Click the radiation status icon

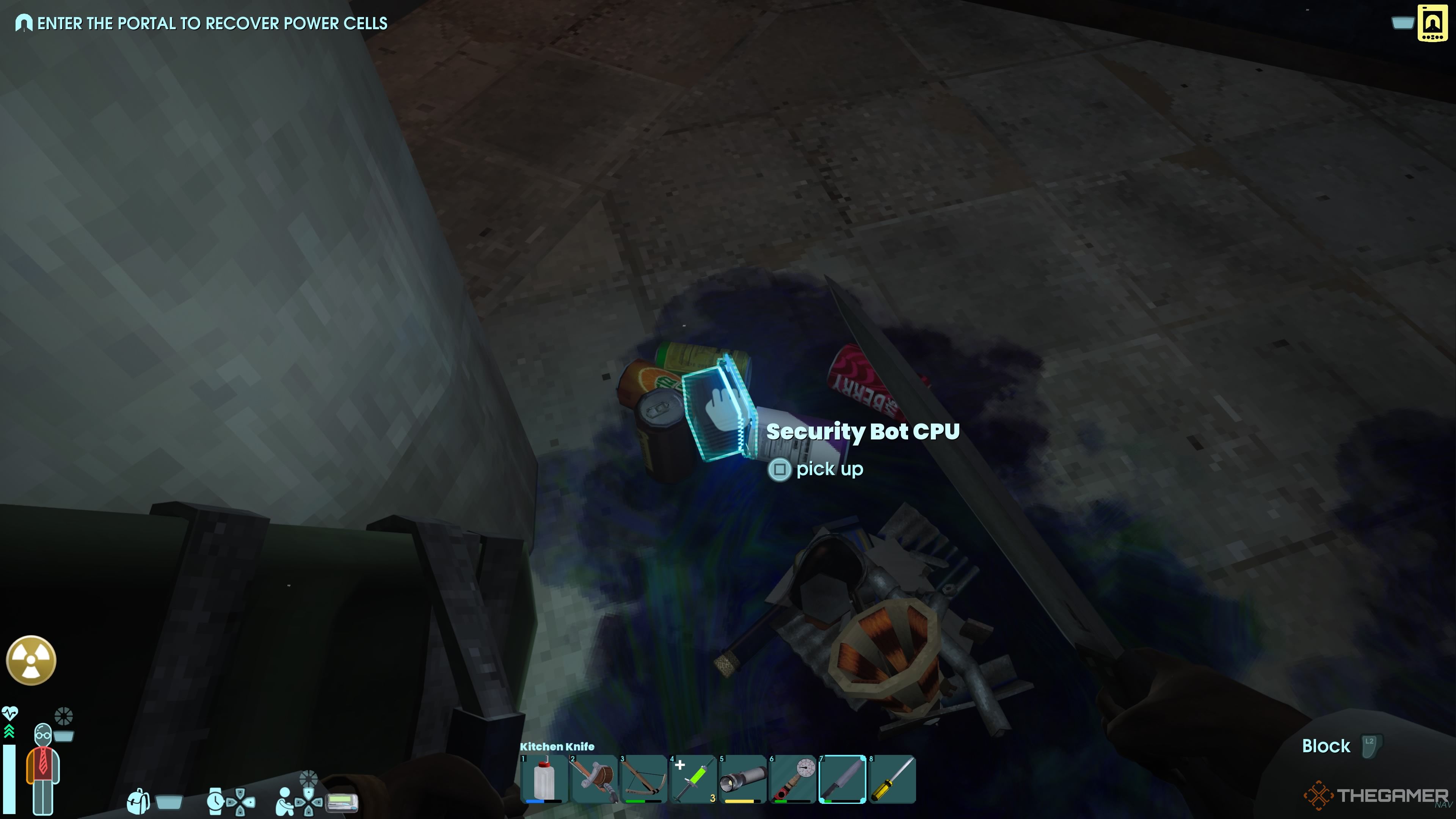(x=31, y=660)
